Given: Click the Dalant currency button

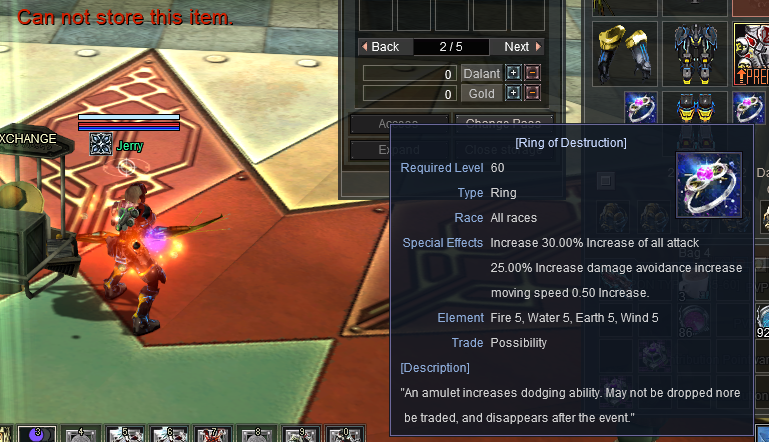Looking at the screenshot, I should [481, 74].
